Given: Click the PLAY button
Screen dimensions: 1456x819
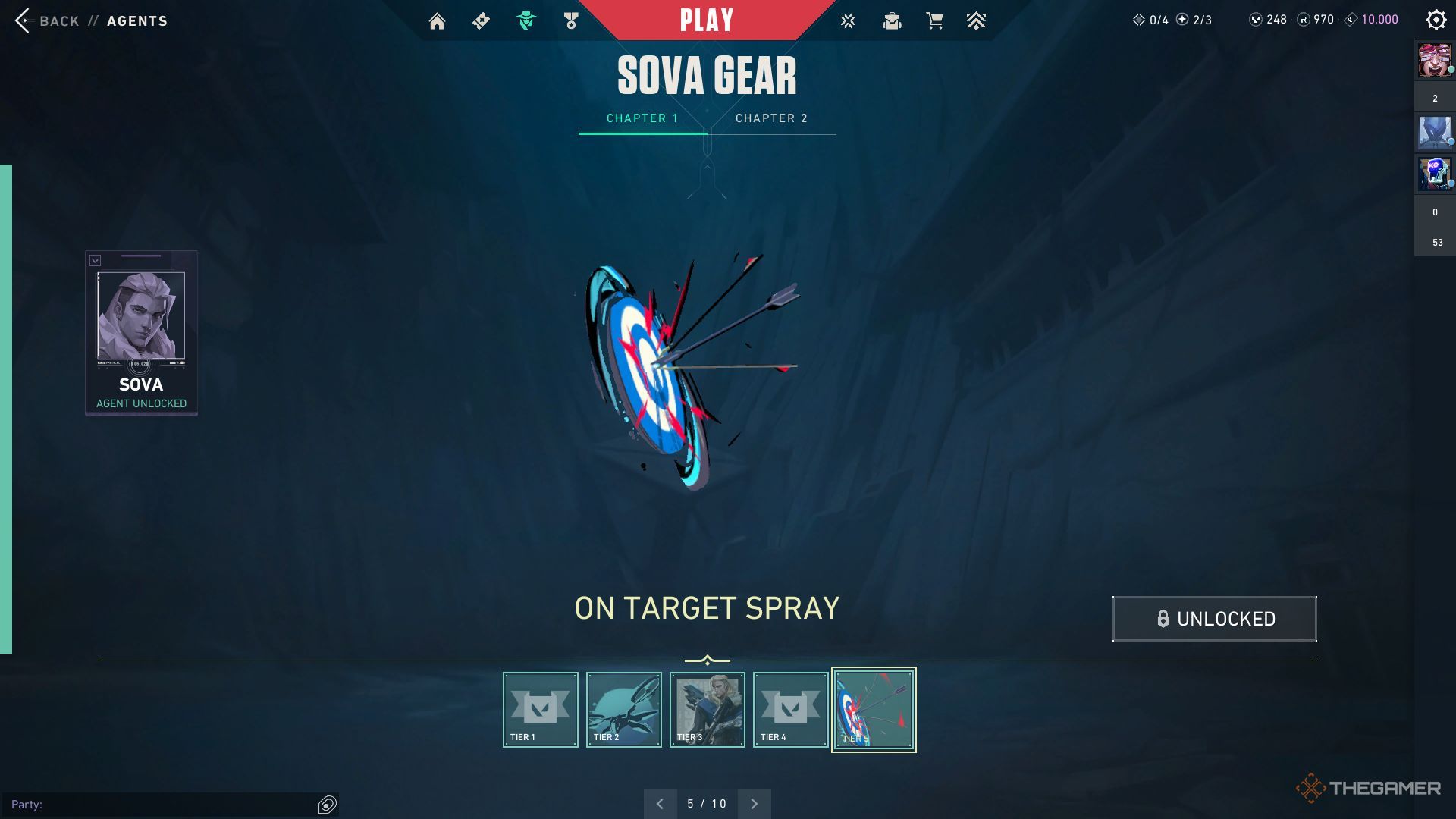Looking at the screenshot, I should [x=707, y=20].
